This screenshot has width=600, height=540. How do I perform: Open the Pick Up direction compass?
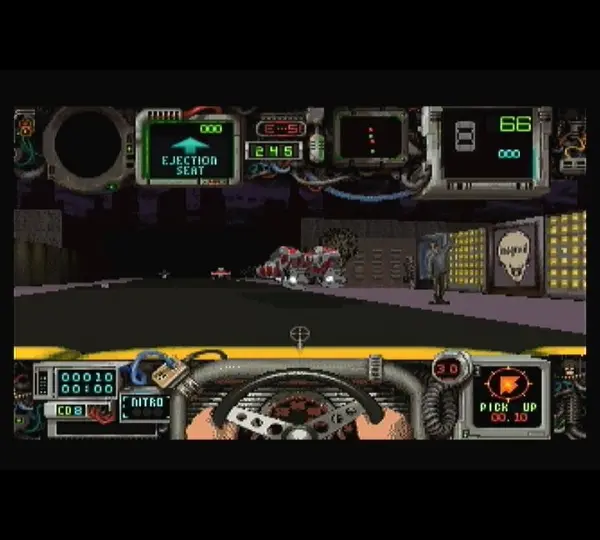[509, 394]
